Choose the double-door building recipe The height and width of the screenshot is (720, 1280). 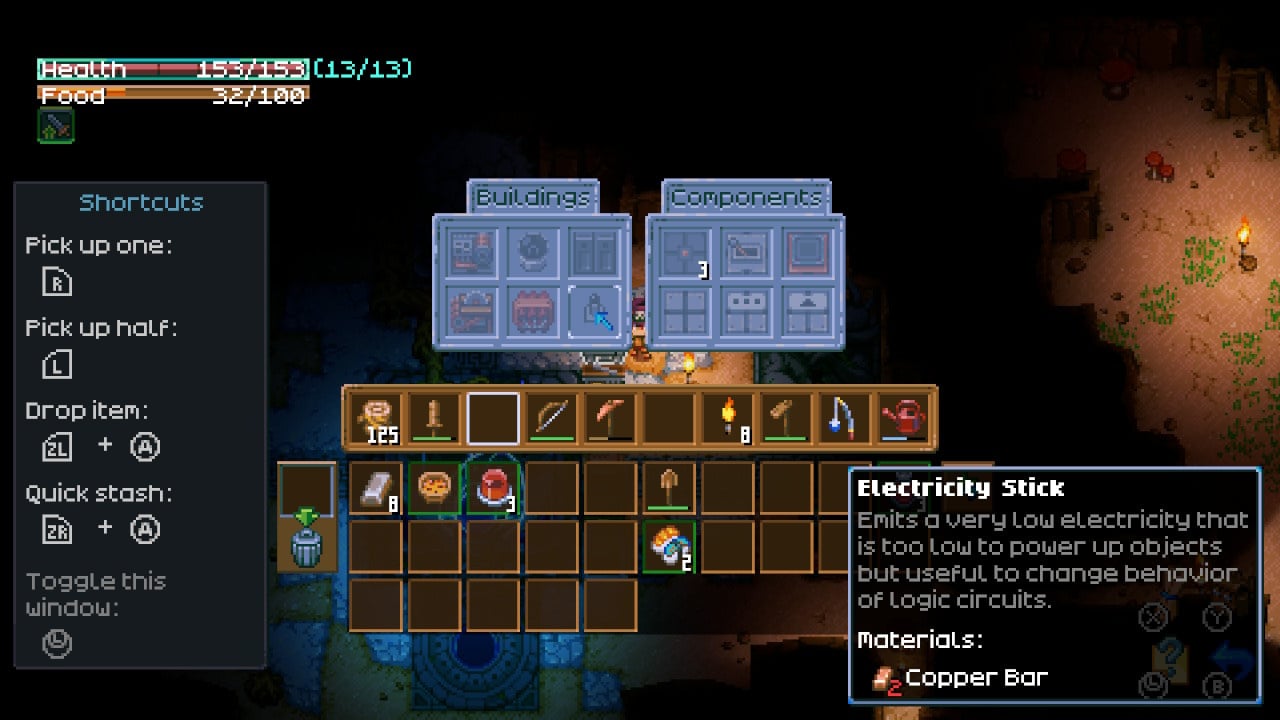point(594,254)
